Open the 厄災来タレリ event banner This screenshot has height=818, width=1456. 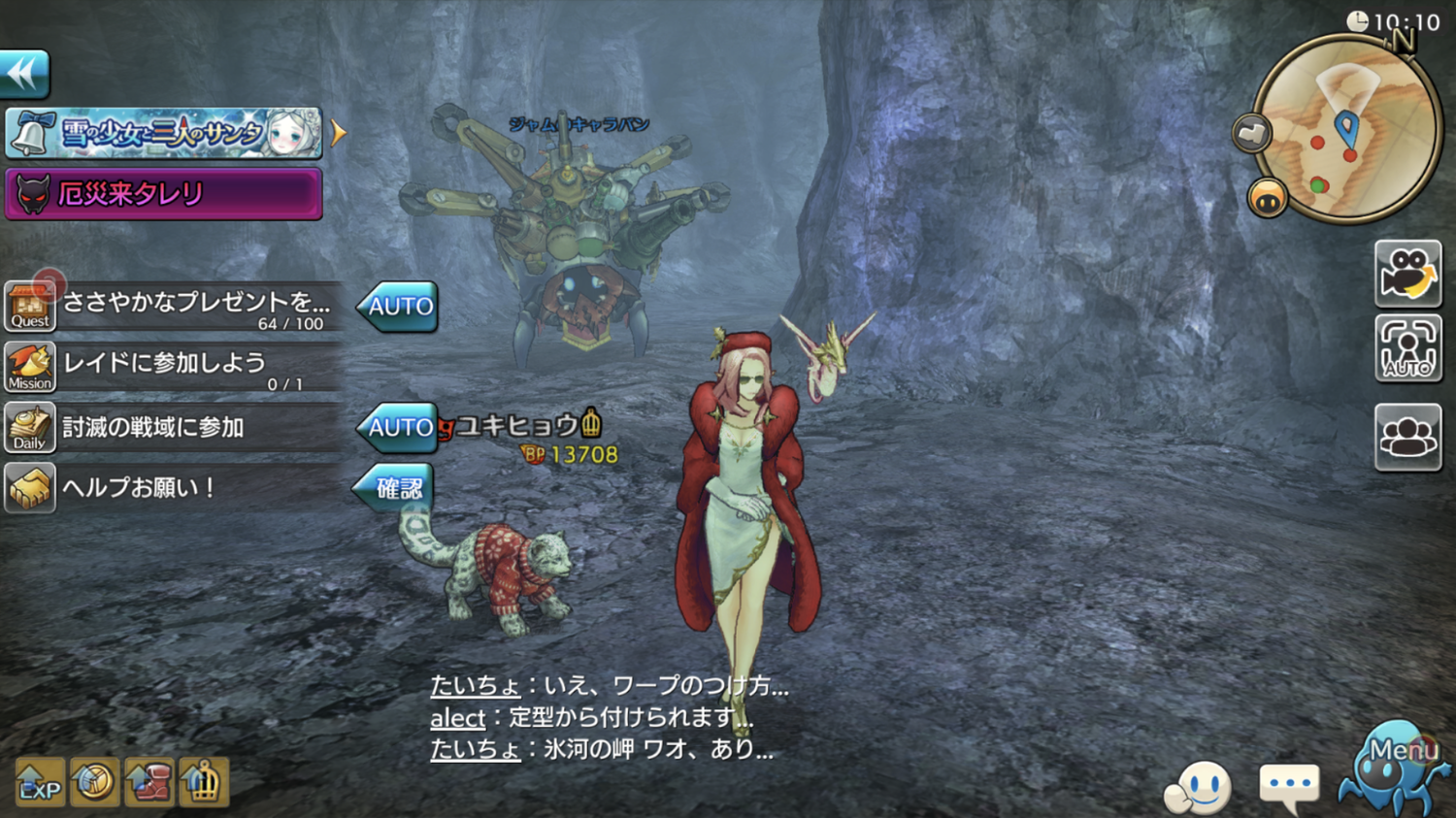[163, 194]
